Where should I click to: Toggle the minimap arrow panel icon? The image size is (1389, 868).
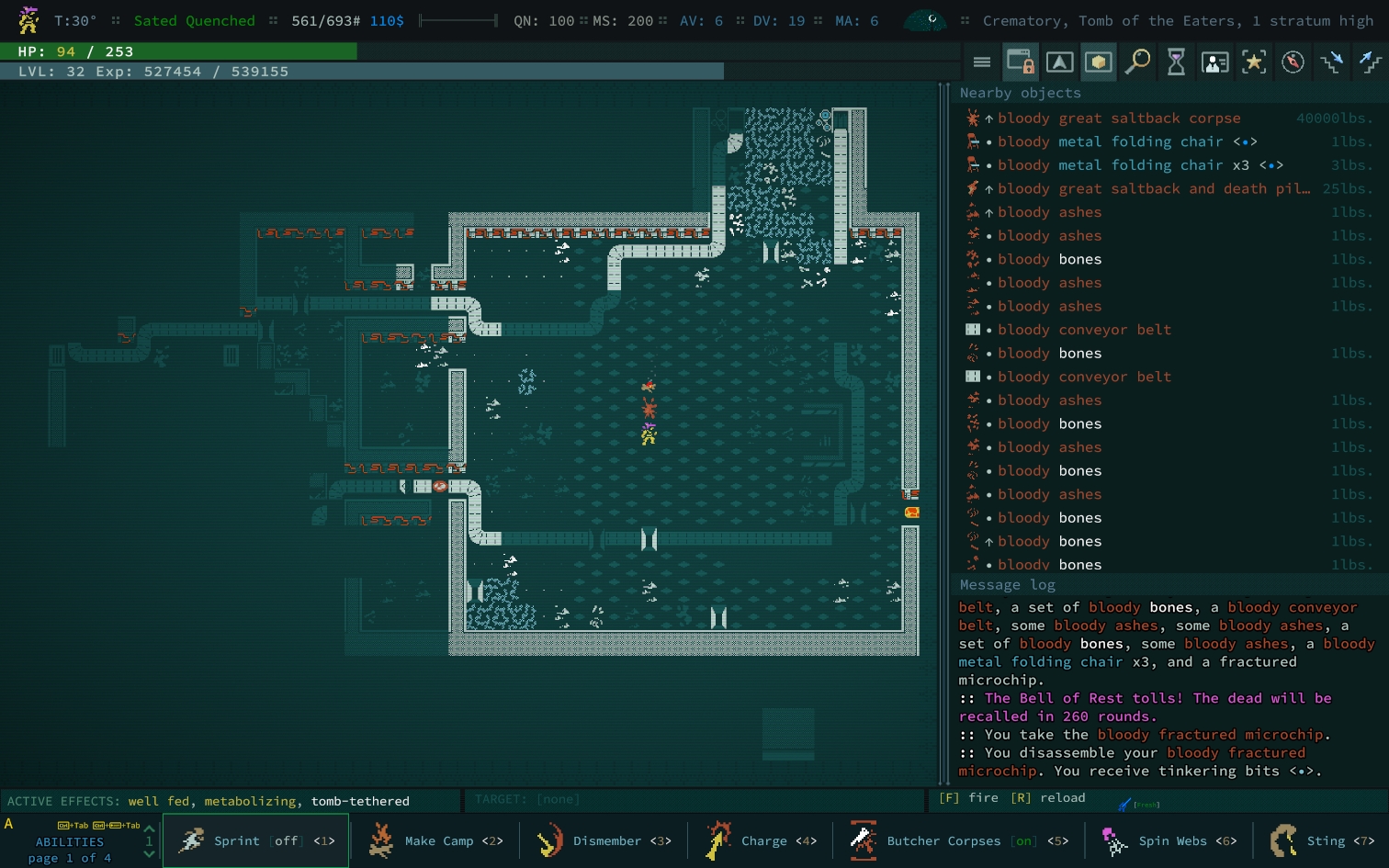click(x=1059, y=62)
